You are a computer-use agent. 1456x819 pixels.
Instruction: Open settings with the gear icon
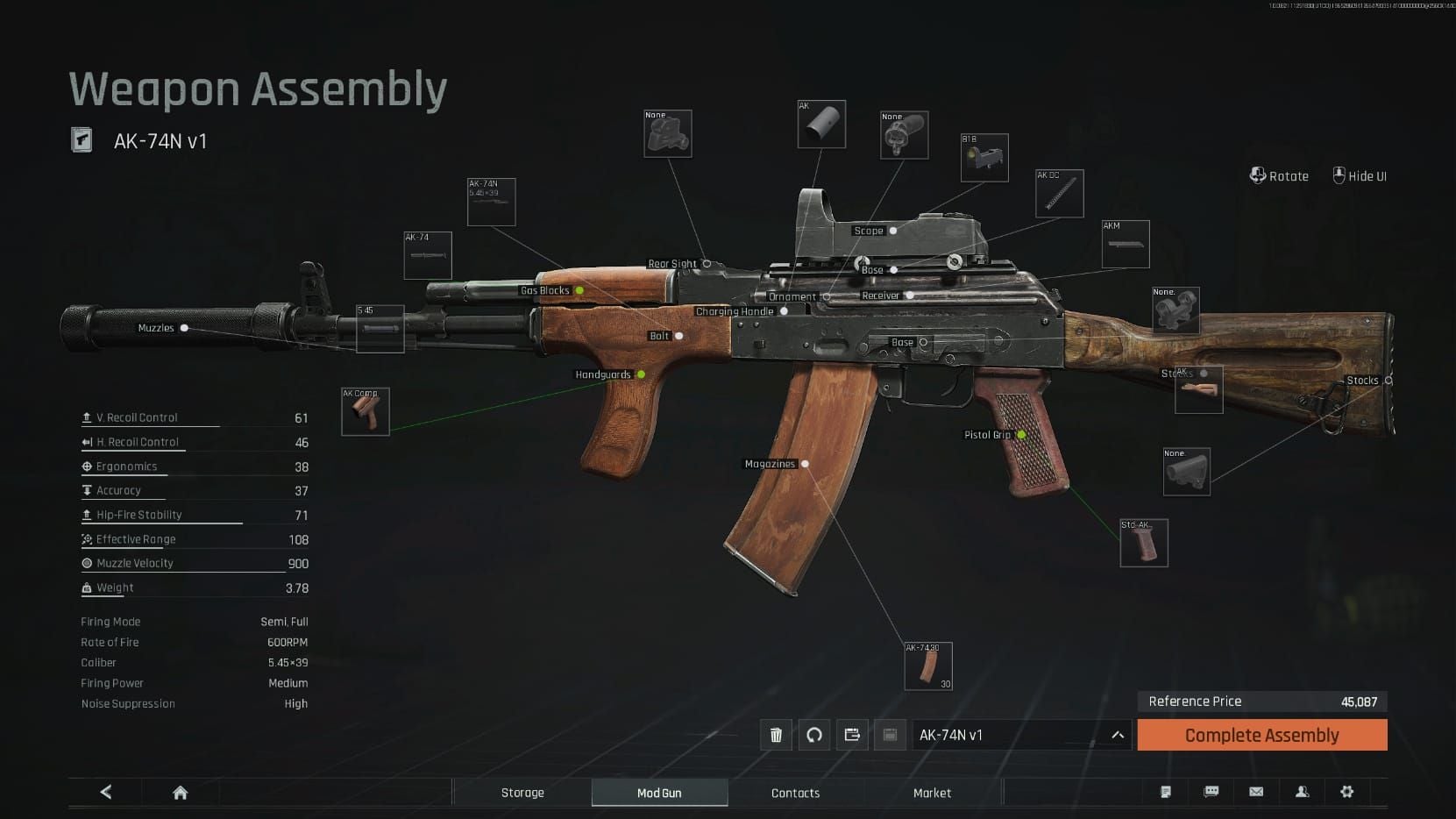click(1347, 792)
